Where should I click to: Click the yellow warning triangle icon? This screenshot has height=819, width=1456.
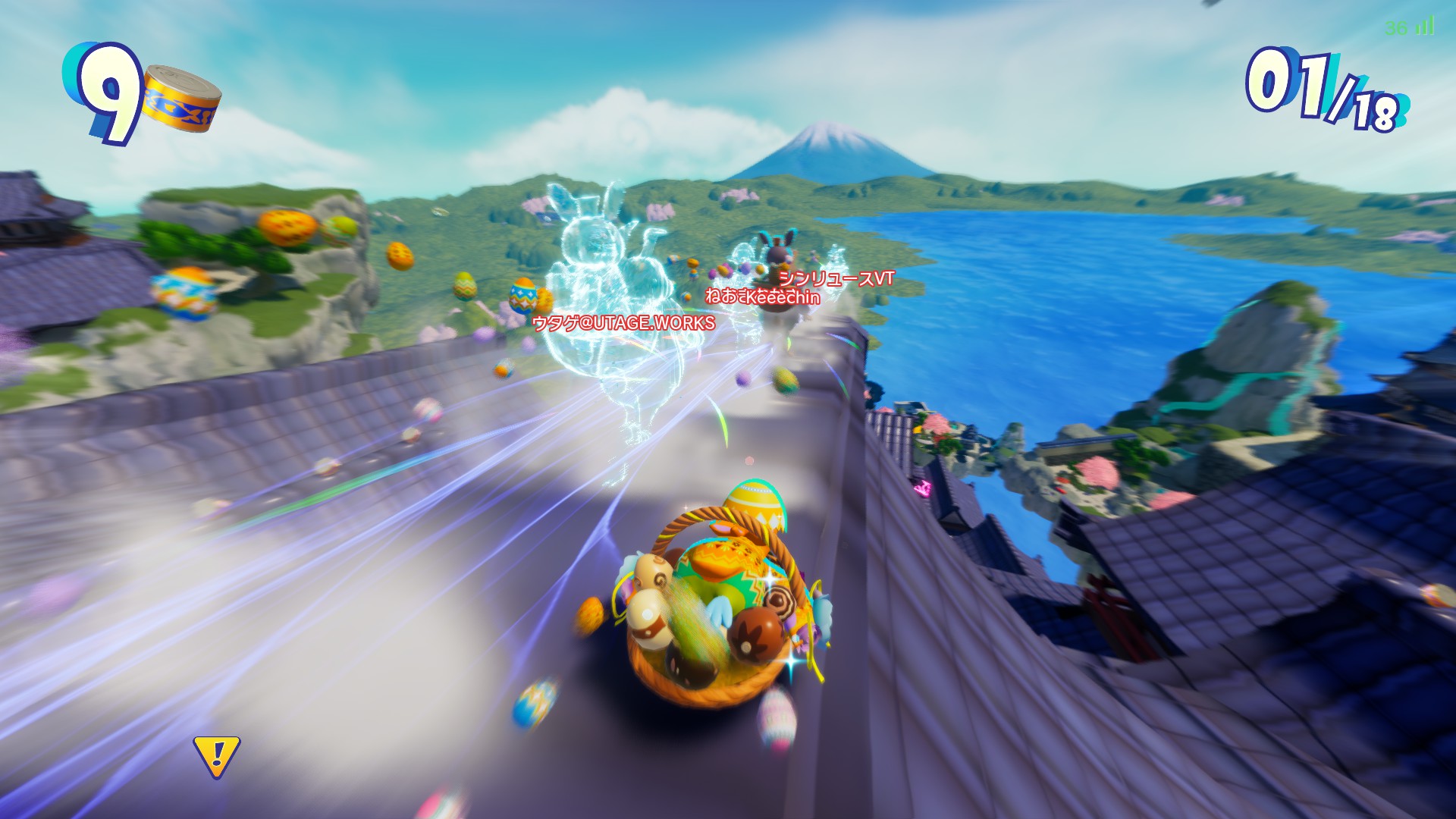tap(217, 755)
